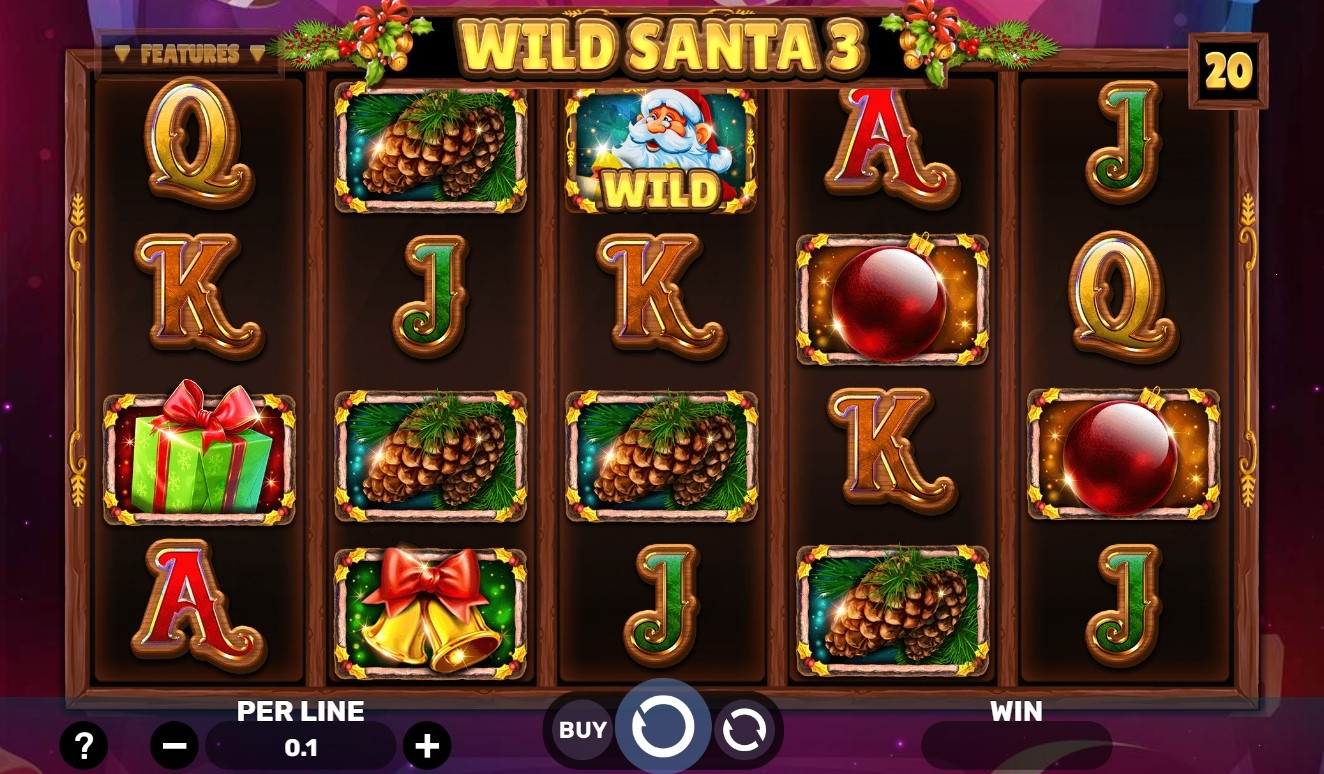Open the help question mark menu

click(84, 745)
